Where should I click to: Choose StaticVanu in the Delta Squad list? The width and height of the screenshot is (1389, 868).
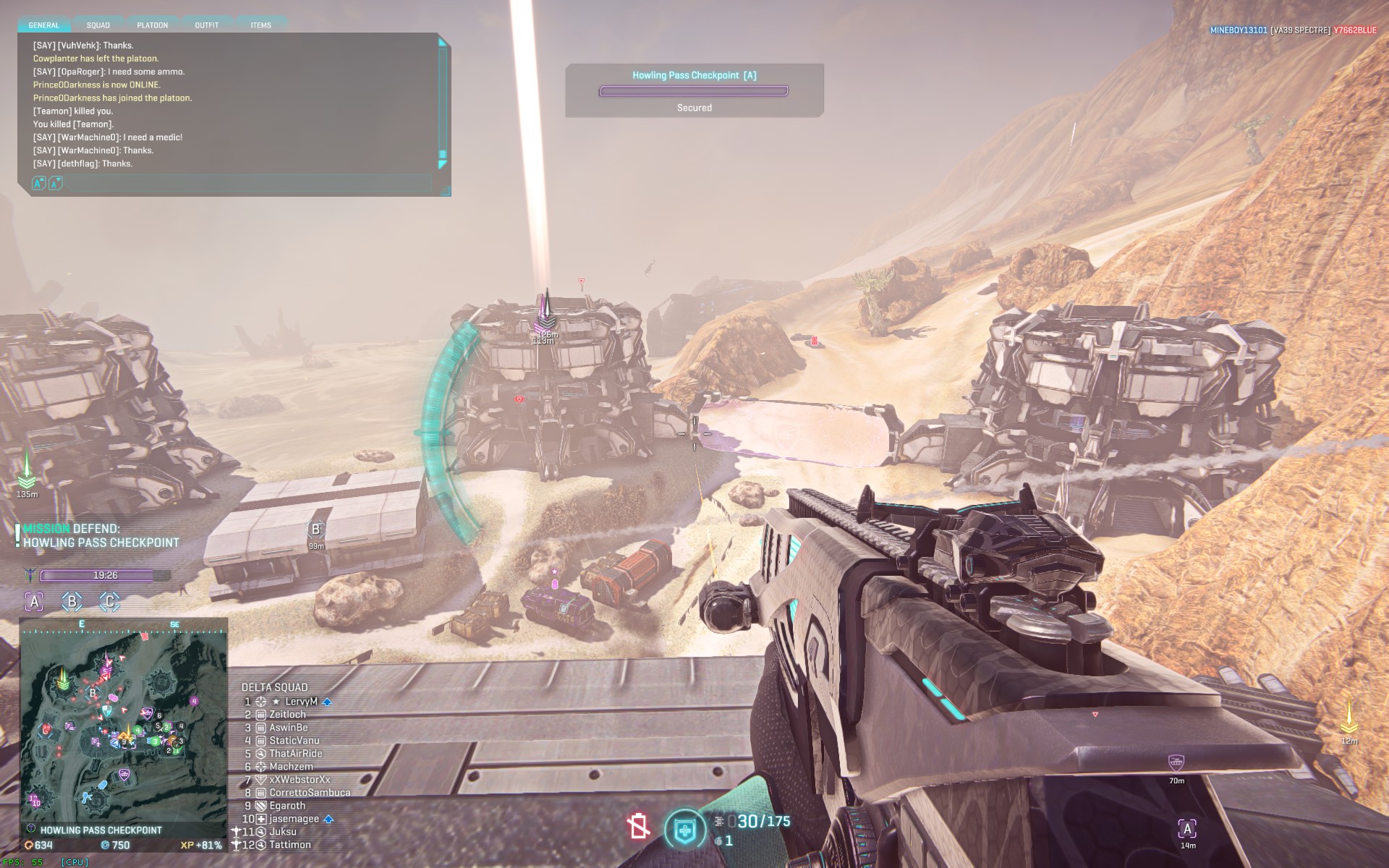coord(294,741)
